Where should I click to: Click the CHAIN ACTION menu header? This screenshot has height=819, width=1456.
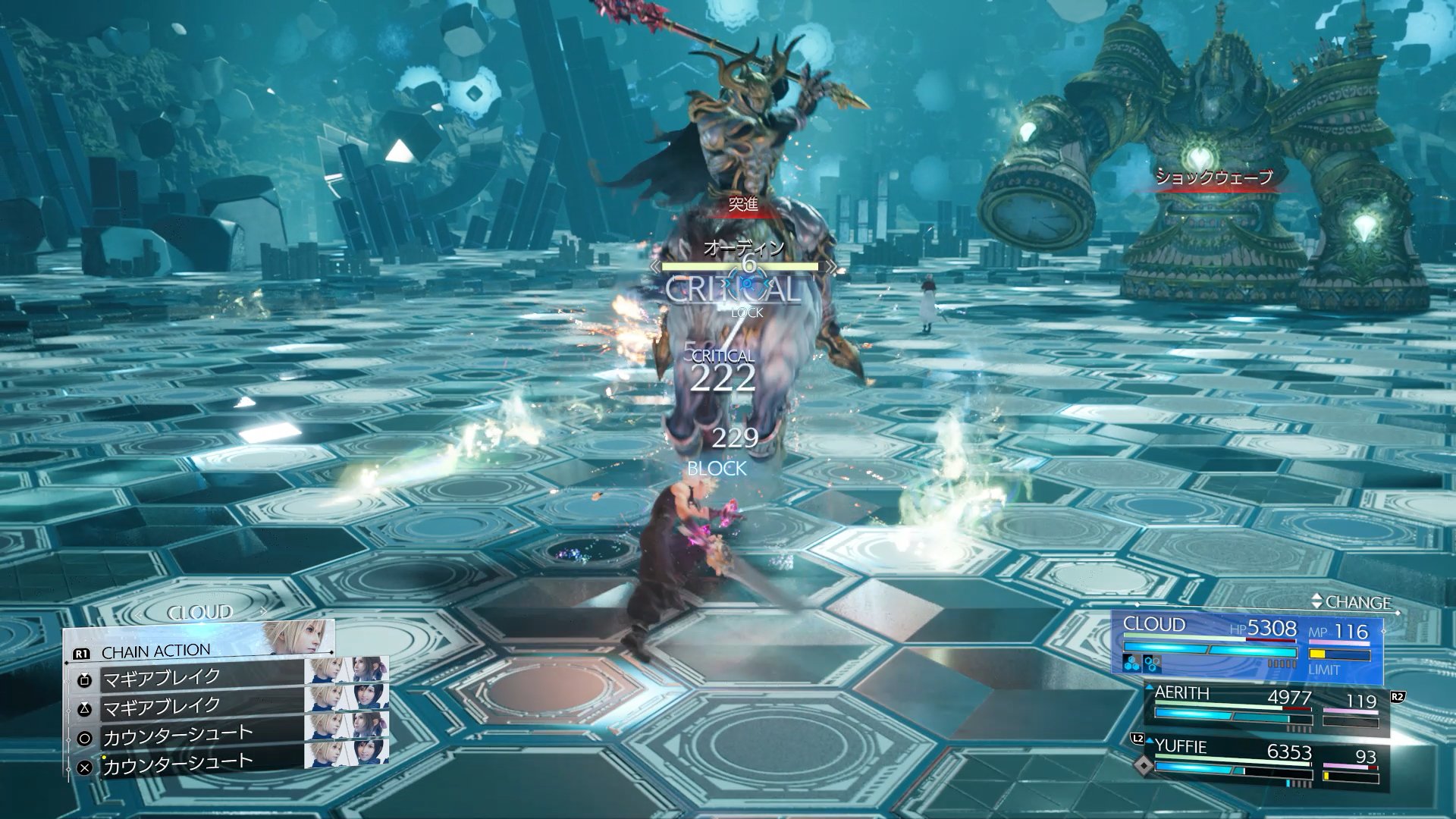[155, 651]
